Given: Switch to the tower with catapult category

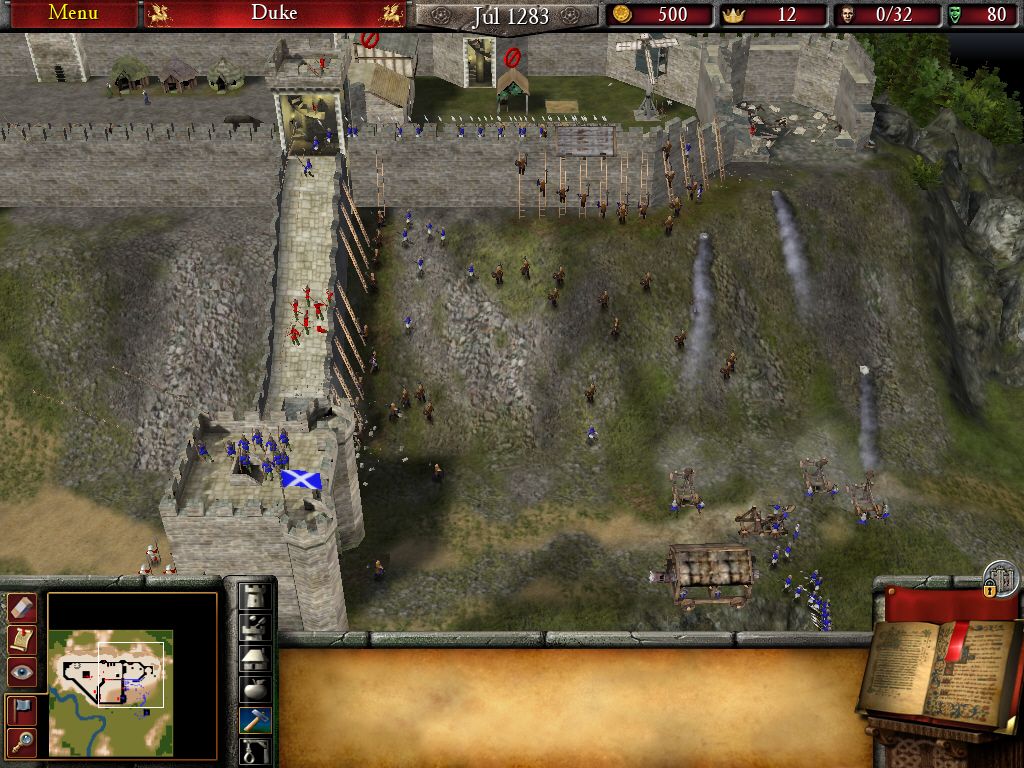Looking at the screenshot, I should click(x=256, y=626).
